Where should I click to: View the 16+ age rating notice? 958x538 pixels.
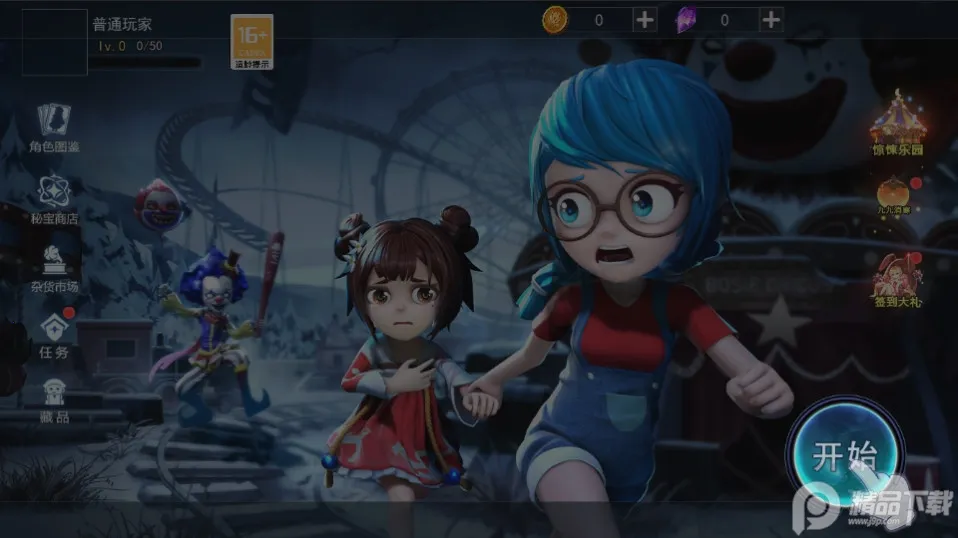252,40
